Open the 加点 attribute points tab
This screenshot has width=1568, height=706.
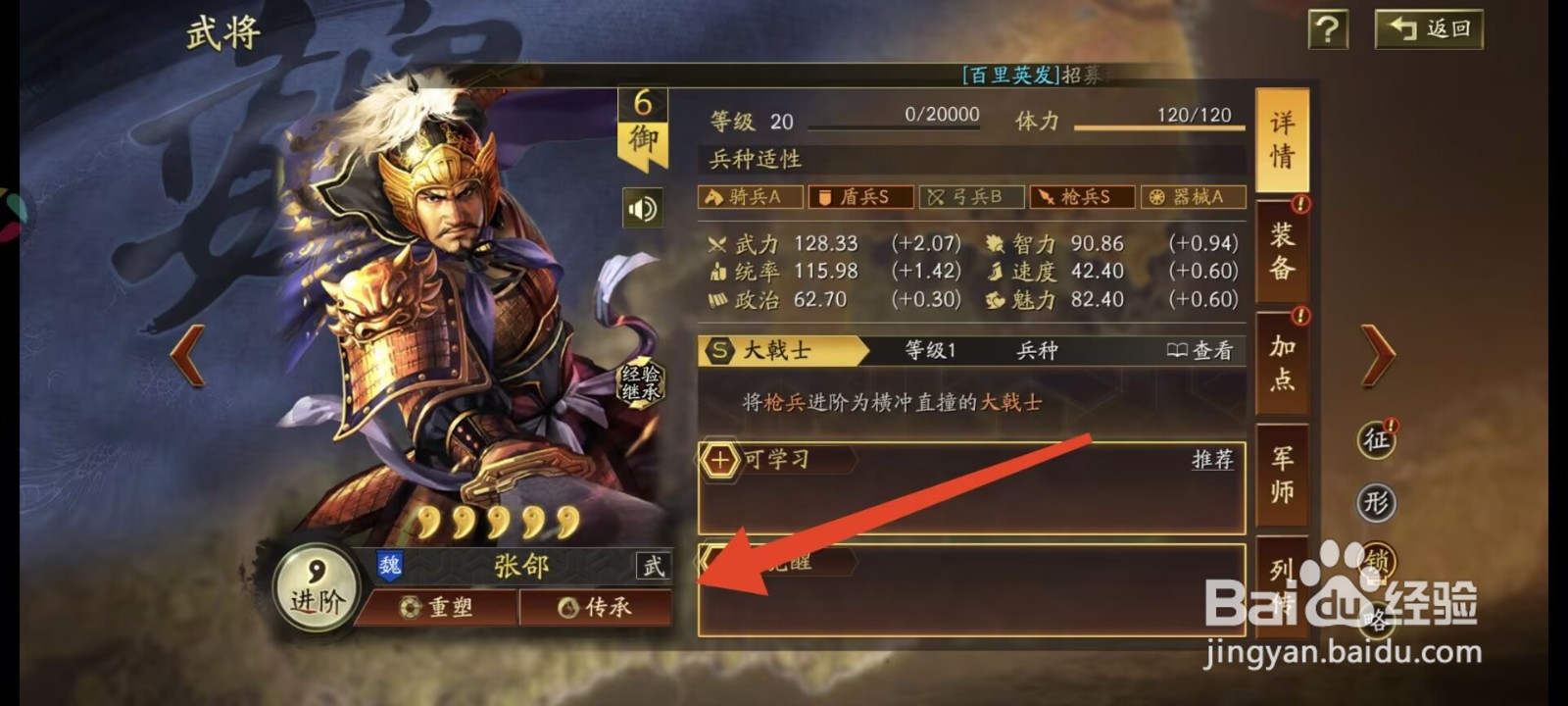pyautogui.click(x=1284, y=363)
